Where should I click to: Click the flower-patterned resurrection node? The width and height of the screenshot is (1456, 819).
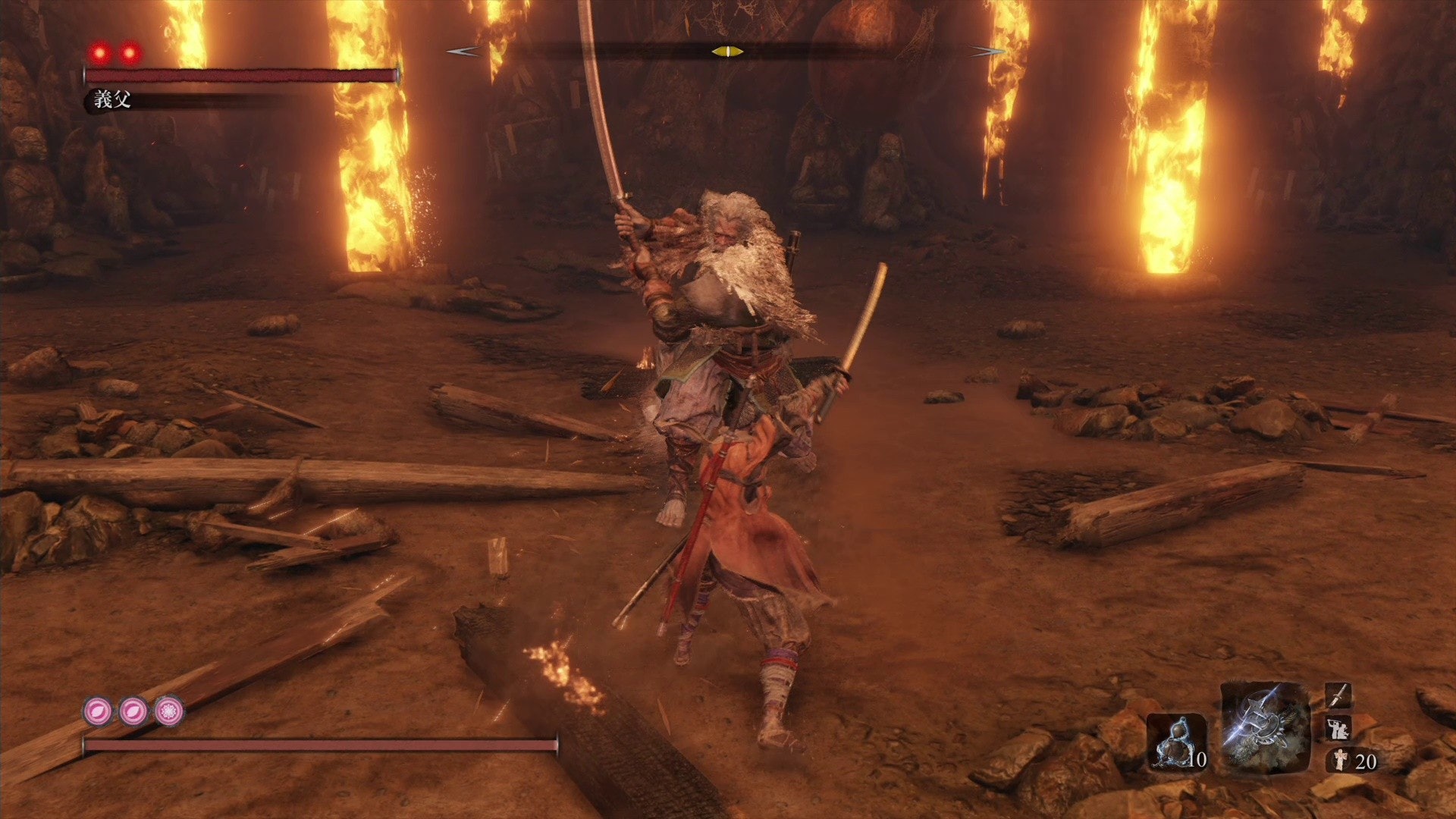point(168,711)
